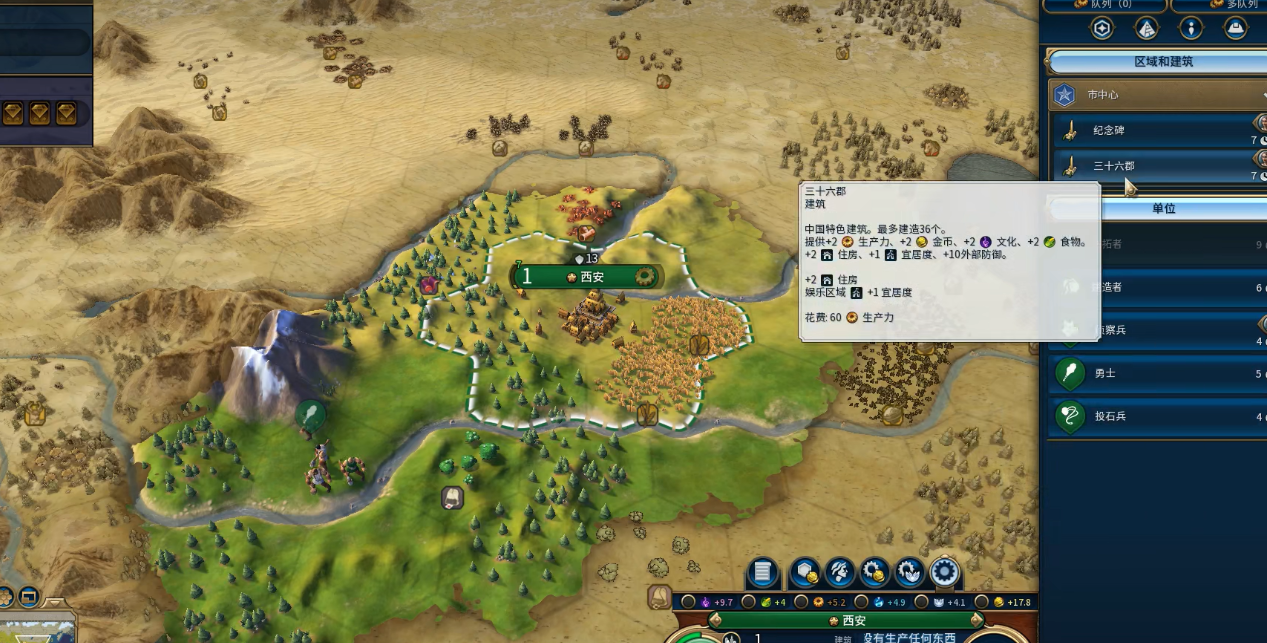
Task: Toggle the food yield focus circle
Action: click(x=749, y=602)
